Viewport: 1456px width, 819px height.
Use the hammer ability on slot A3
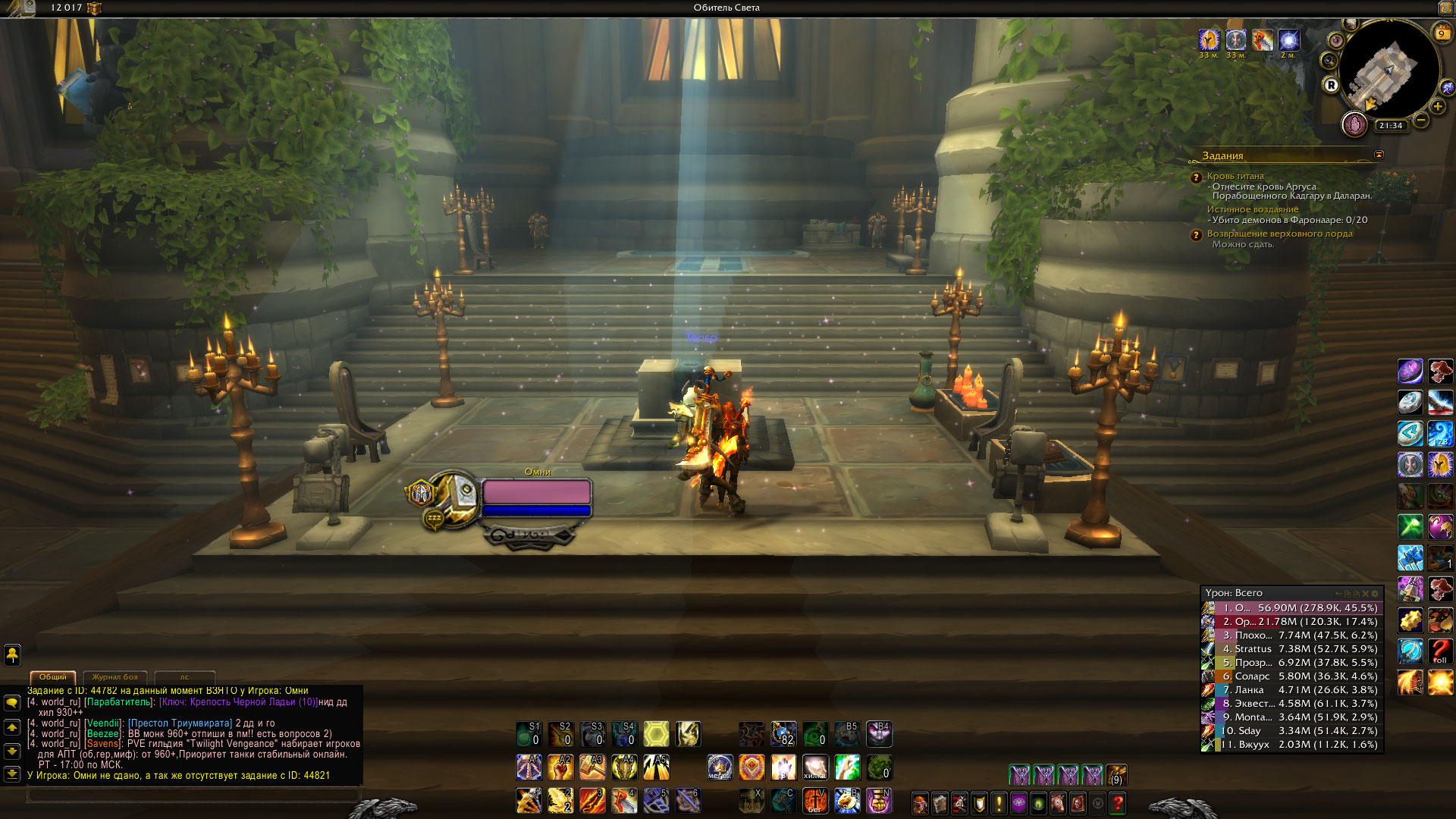click(x=592, y=767)
